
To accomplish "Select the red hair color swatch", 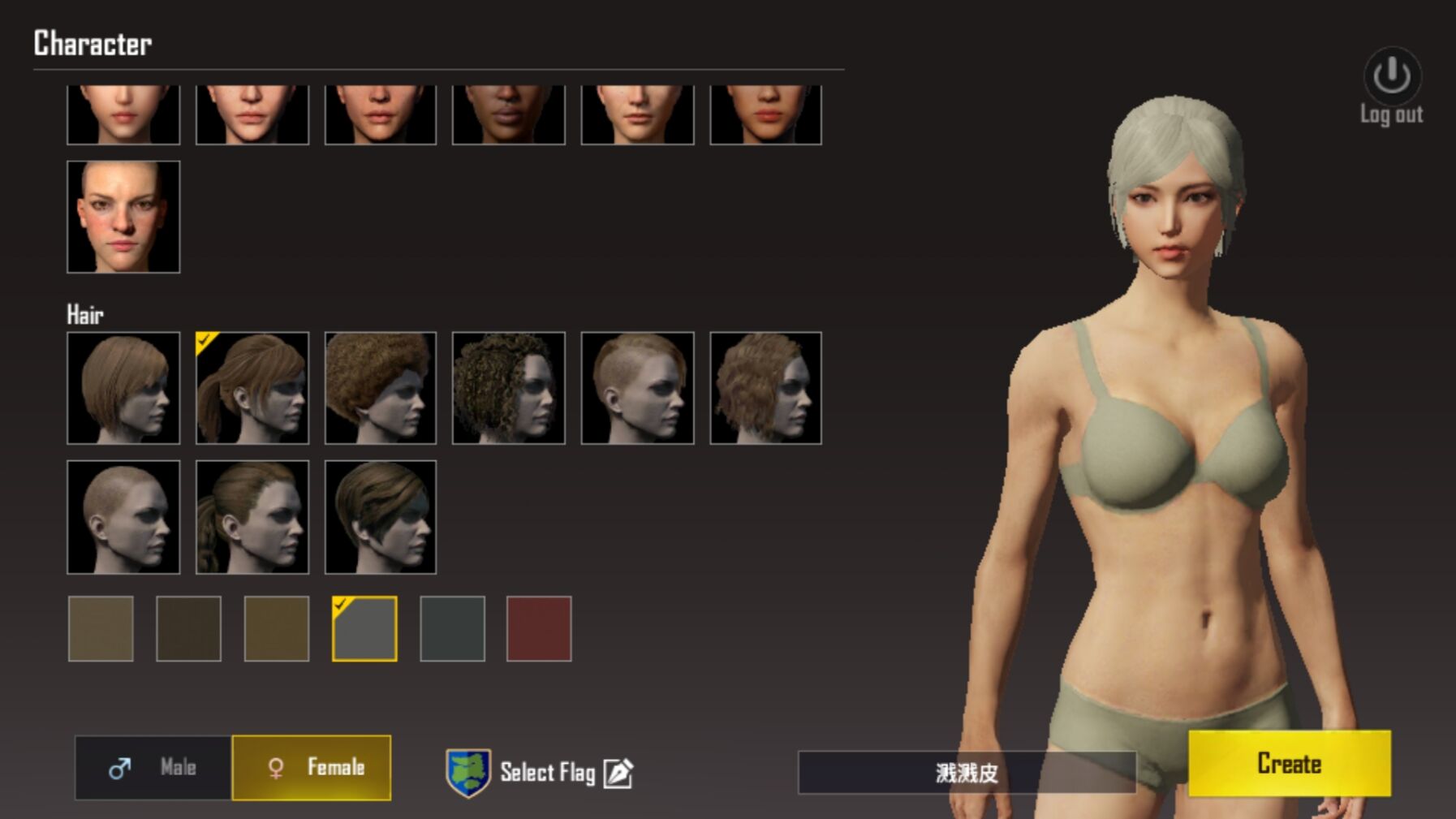I will point(540,628).
